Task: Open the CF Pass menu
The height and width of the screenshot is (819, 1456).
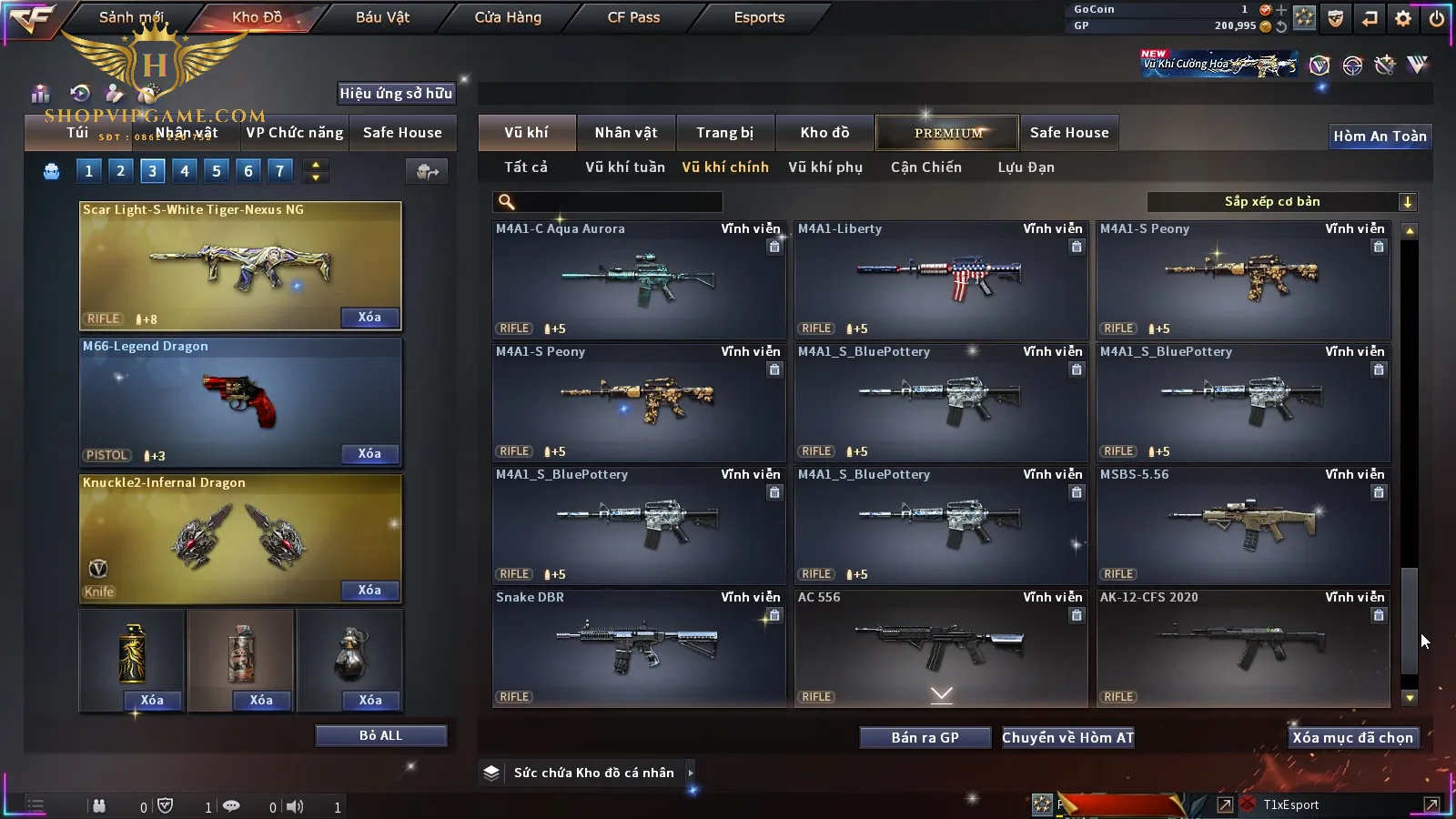Action: tap(633, 17)
